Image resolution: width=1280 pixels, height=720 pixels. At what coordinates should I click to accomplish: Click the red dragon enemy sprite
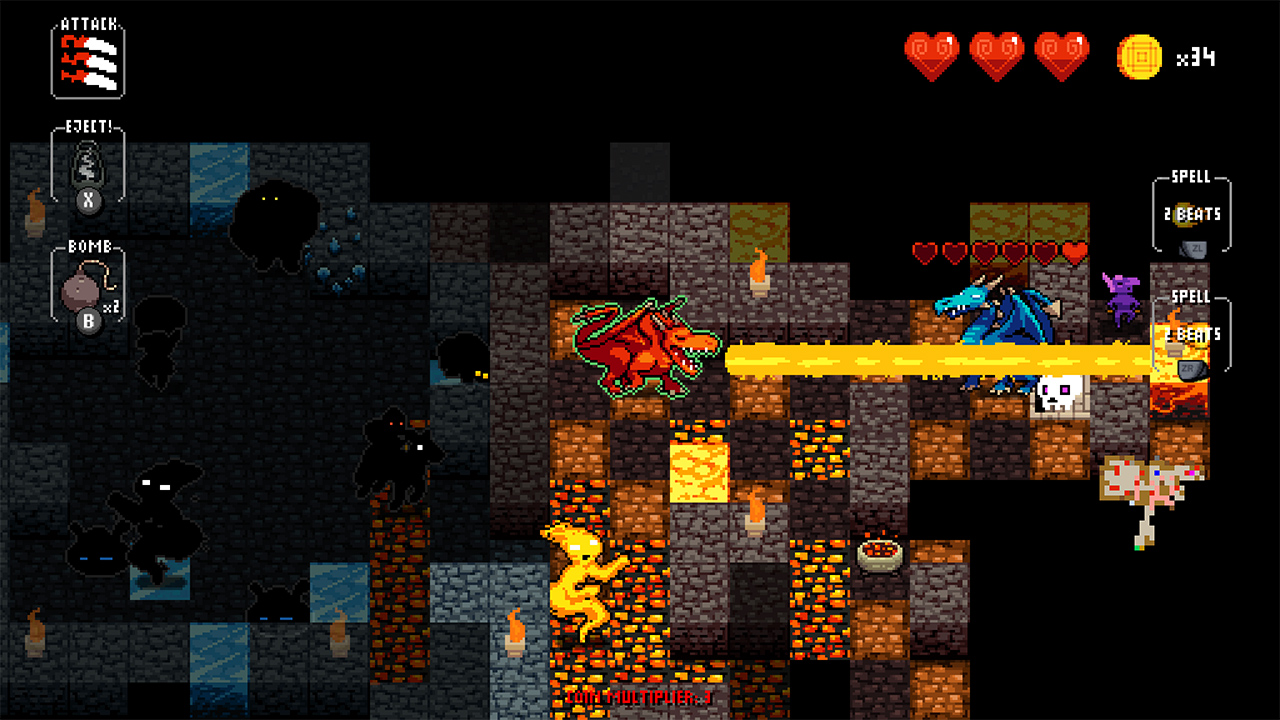tap(645, 345)
